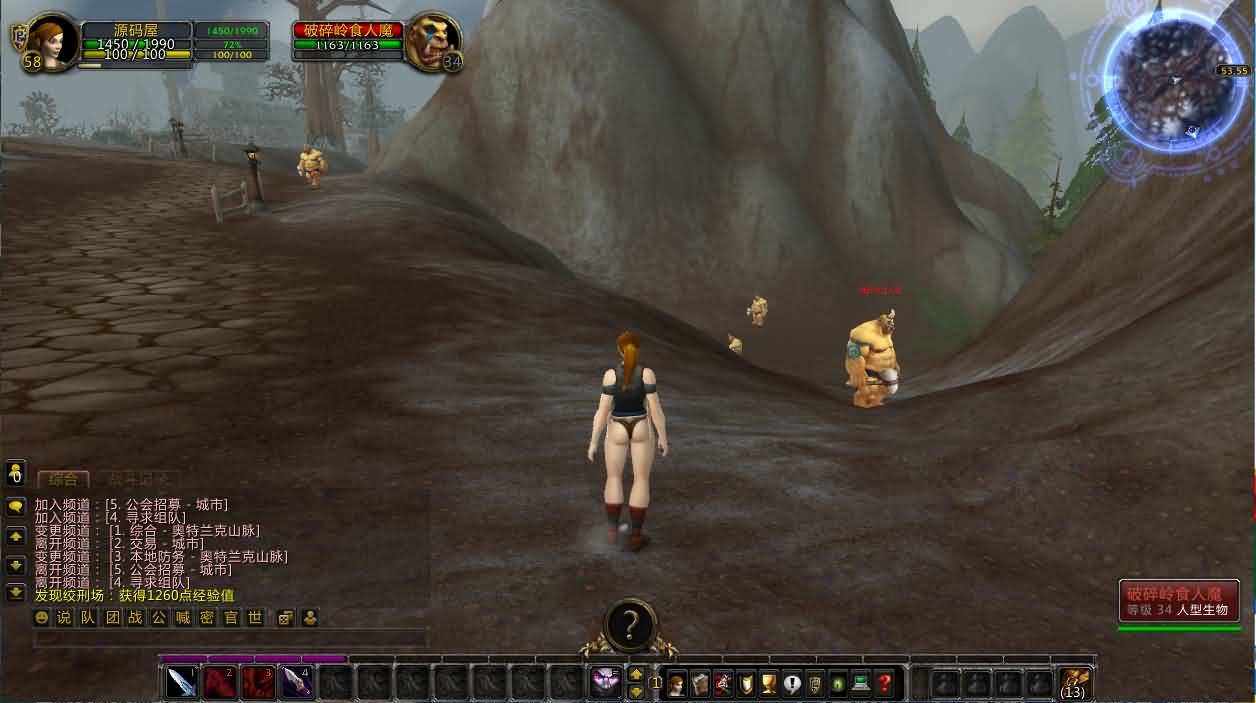Click the dice roll button in chat bar
This screenshot has width=1256, height=703.
click(x=285, y=618)
